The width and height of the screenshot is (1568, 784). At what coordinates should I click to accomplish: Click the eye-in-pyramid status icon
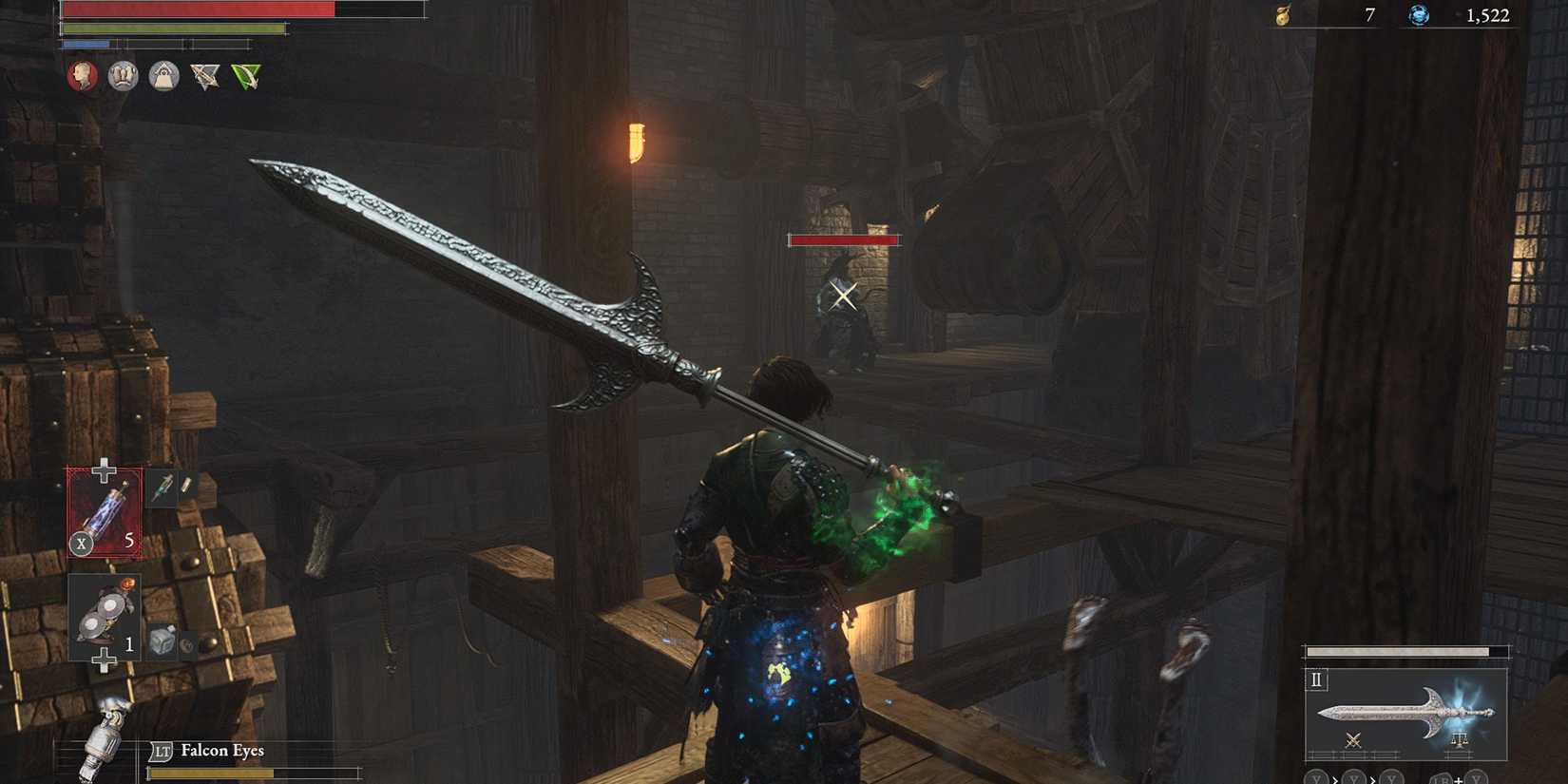coord(165,77)
